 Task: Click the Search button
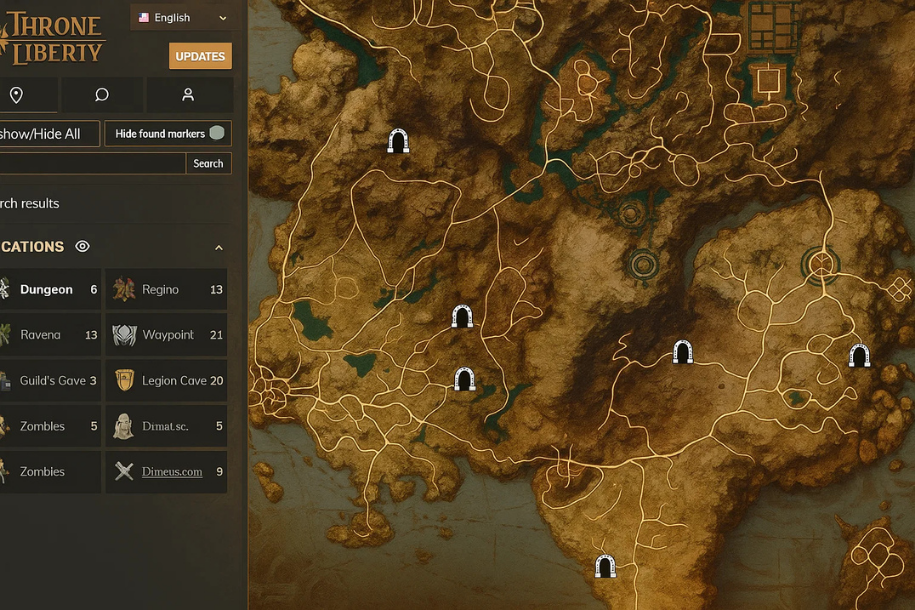coord(208,163)
